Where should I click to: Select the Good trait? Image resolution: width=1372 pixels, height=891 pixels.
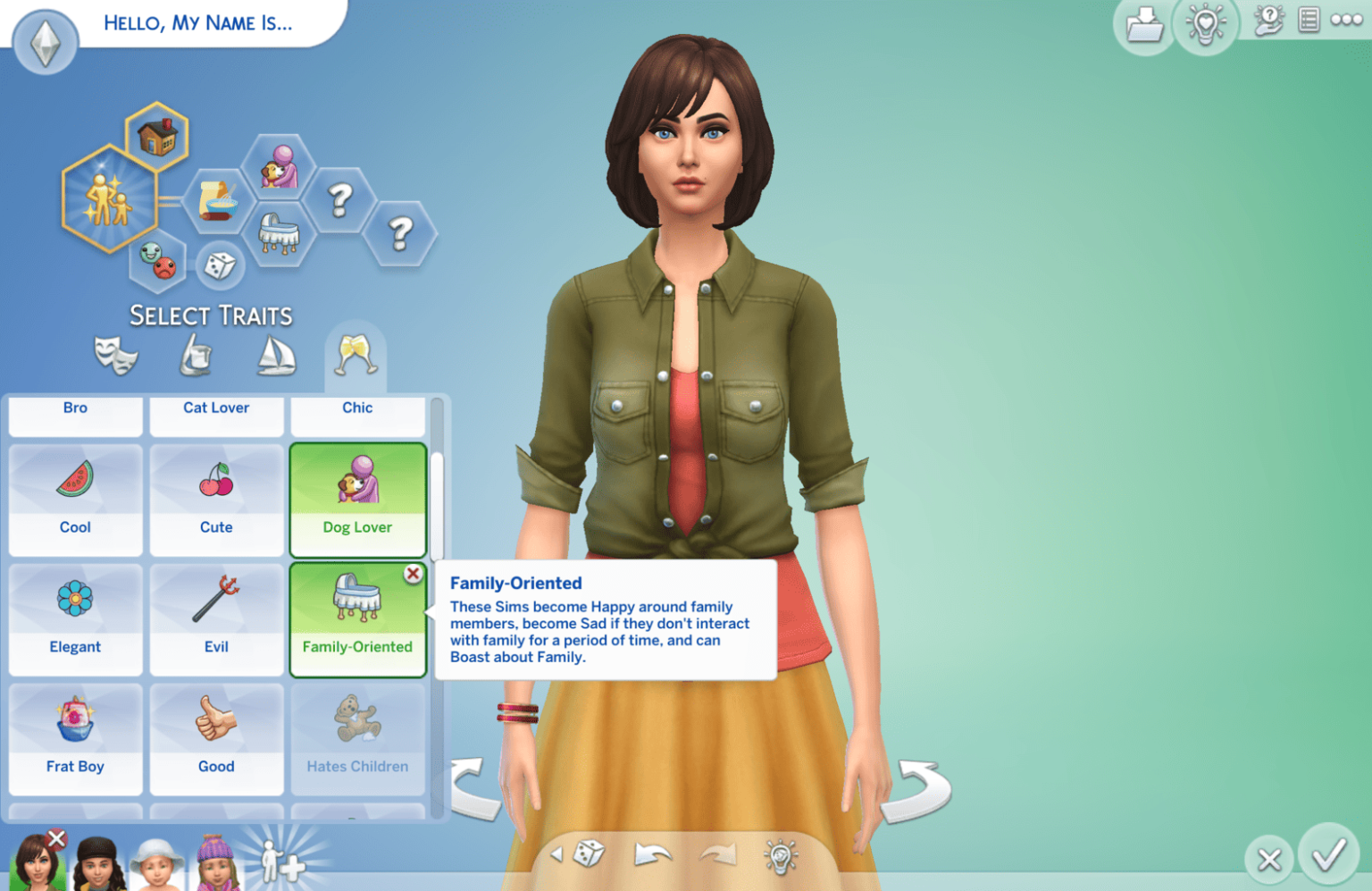pos(216,738)
